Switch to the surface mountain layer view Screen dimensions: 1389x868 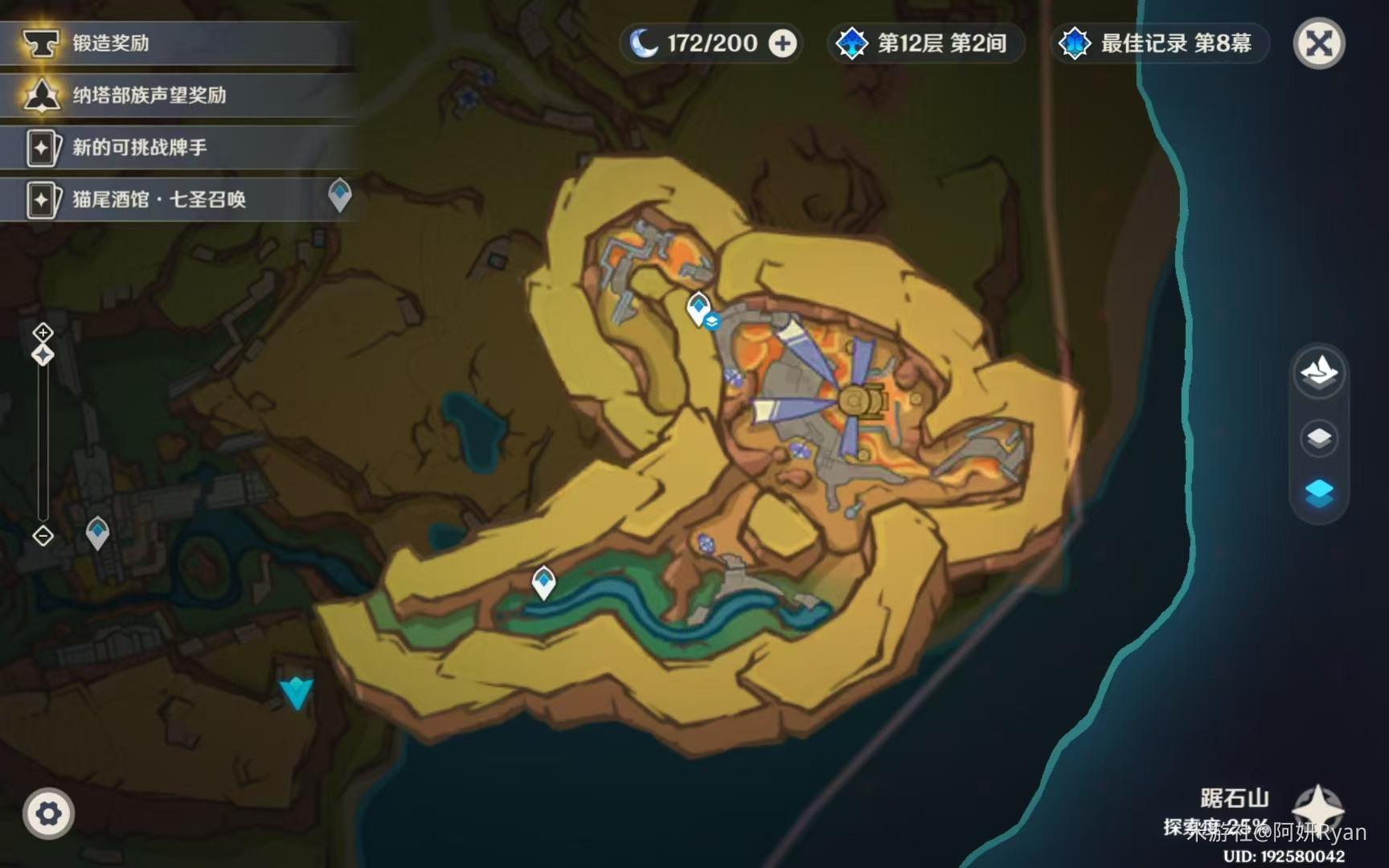[1319, 373]
